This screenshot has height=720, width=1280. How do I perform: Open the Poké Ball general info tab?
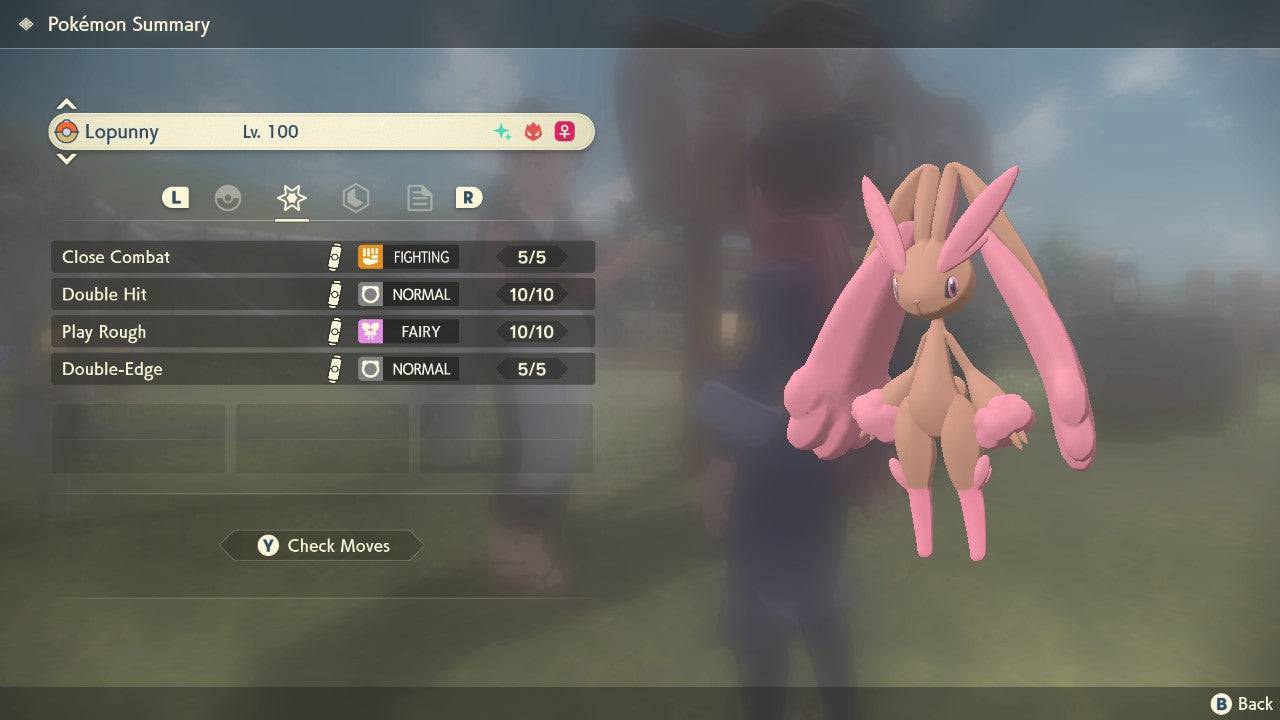click(228, 198)
